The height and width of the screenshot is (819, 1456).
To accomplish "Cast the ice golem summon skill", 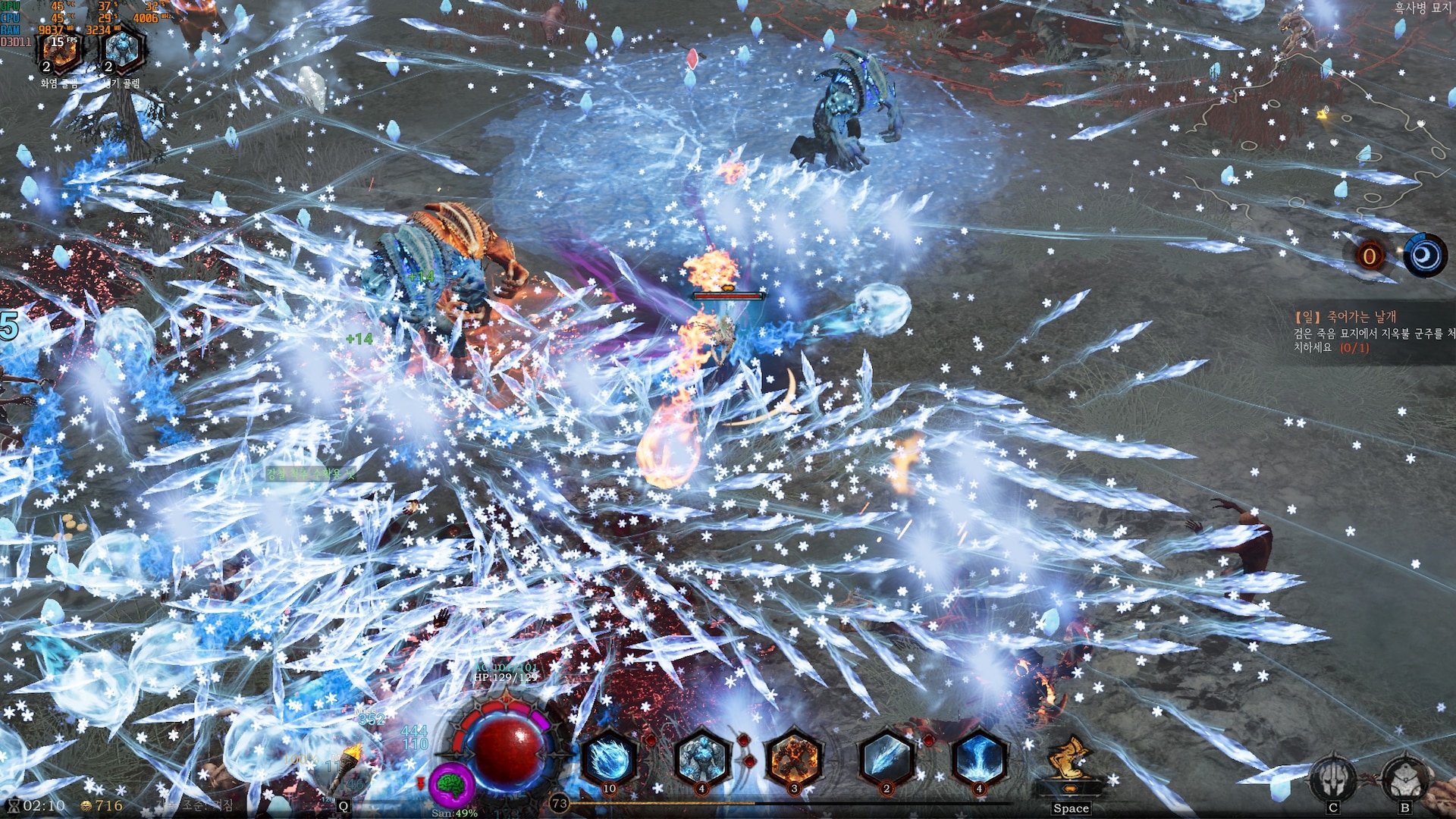I will pos(701,759).
